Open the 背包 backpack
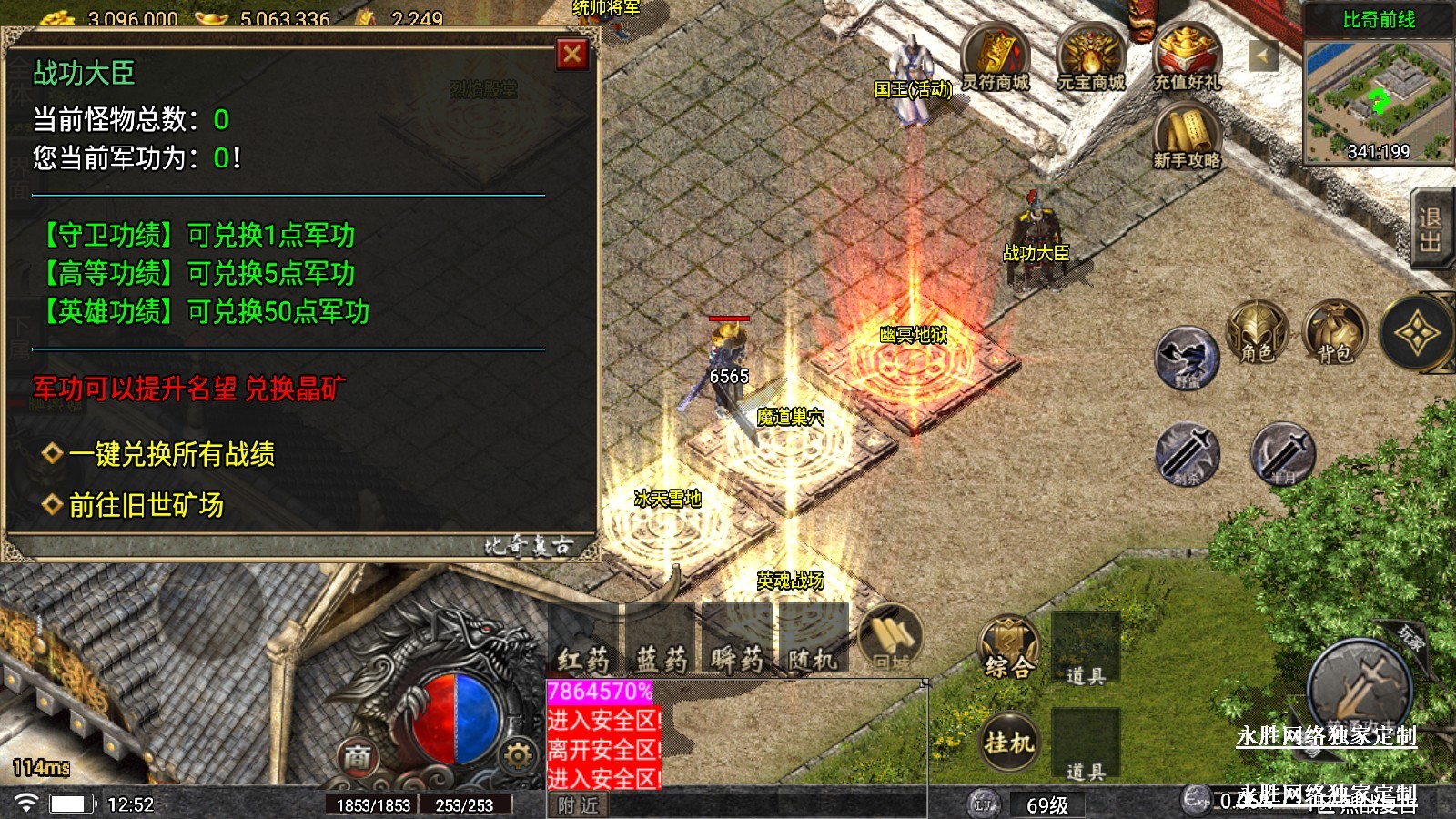 pyautogui.click(x=1334, y=333)
